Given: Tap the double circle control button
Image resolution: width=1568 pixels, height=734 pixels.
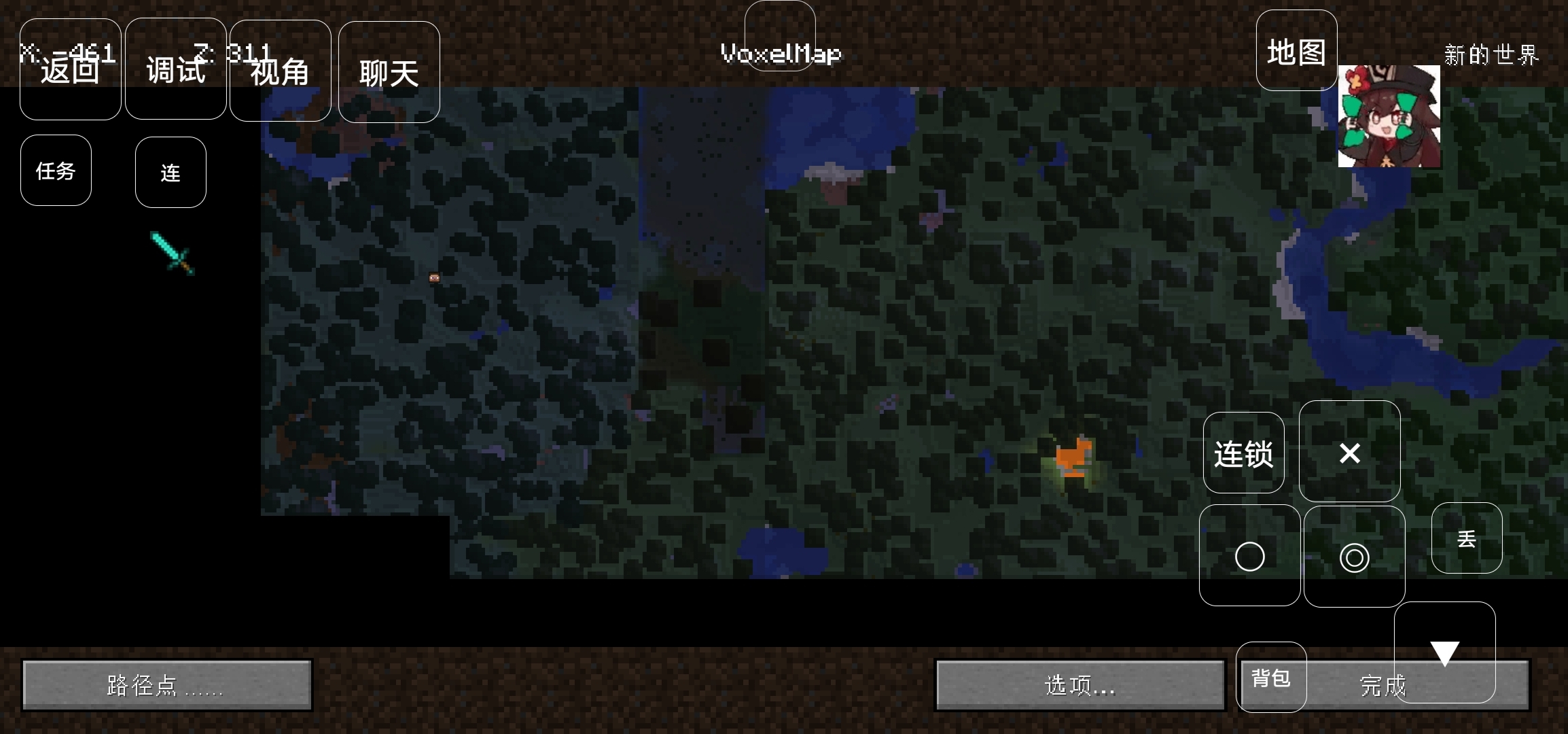Looking at the screenshot, I should [1354, 557].
